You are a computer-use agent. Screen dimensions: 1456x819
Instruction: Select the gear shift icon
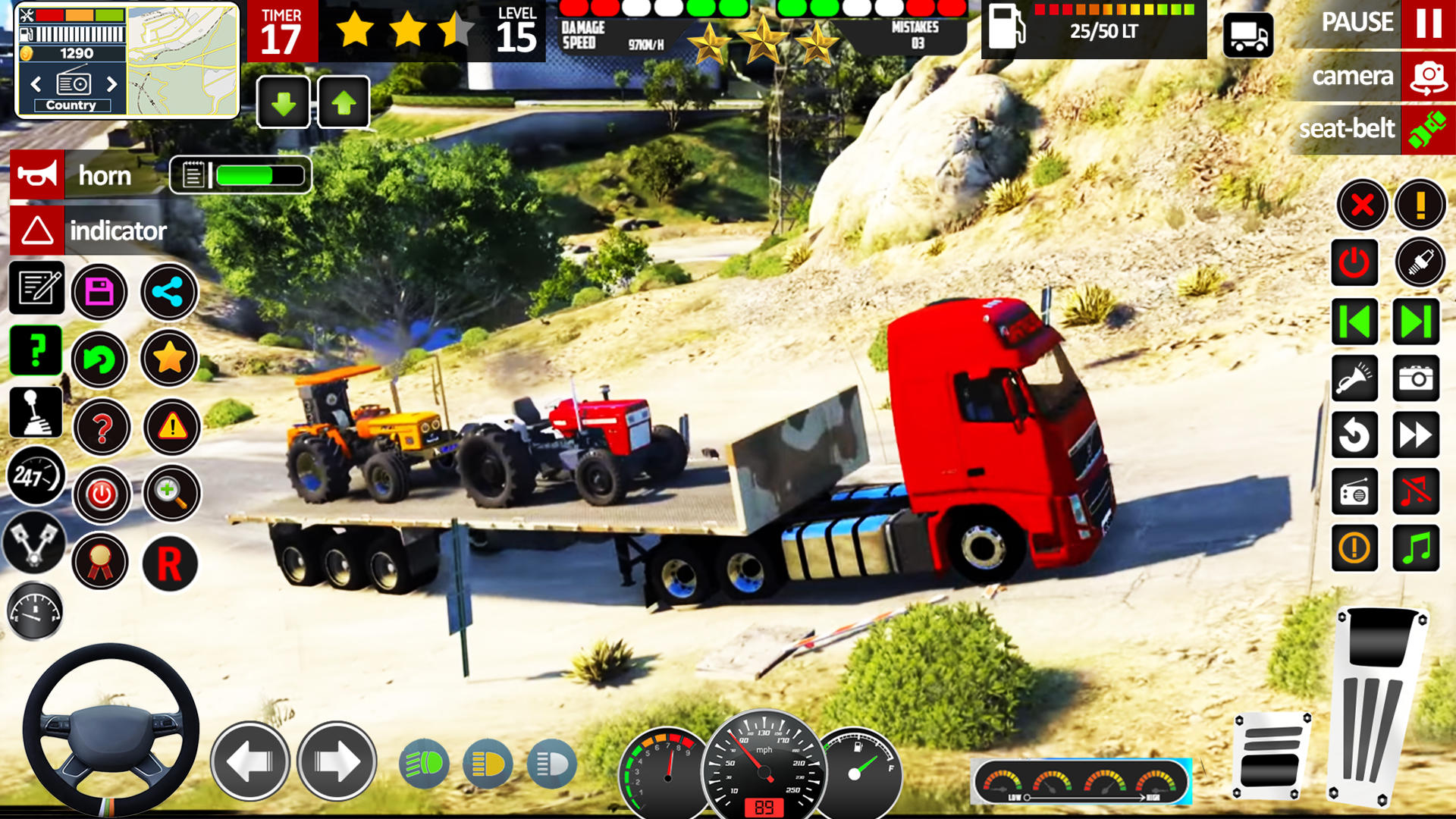click(36, 413)
